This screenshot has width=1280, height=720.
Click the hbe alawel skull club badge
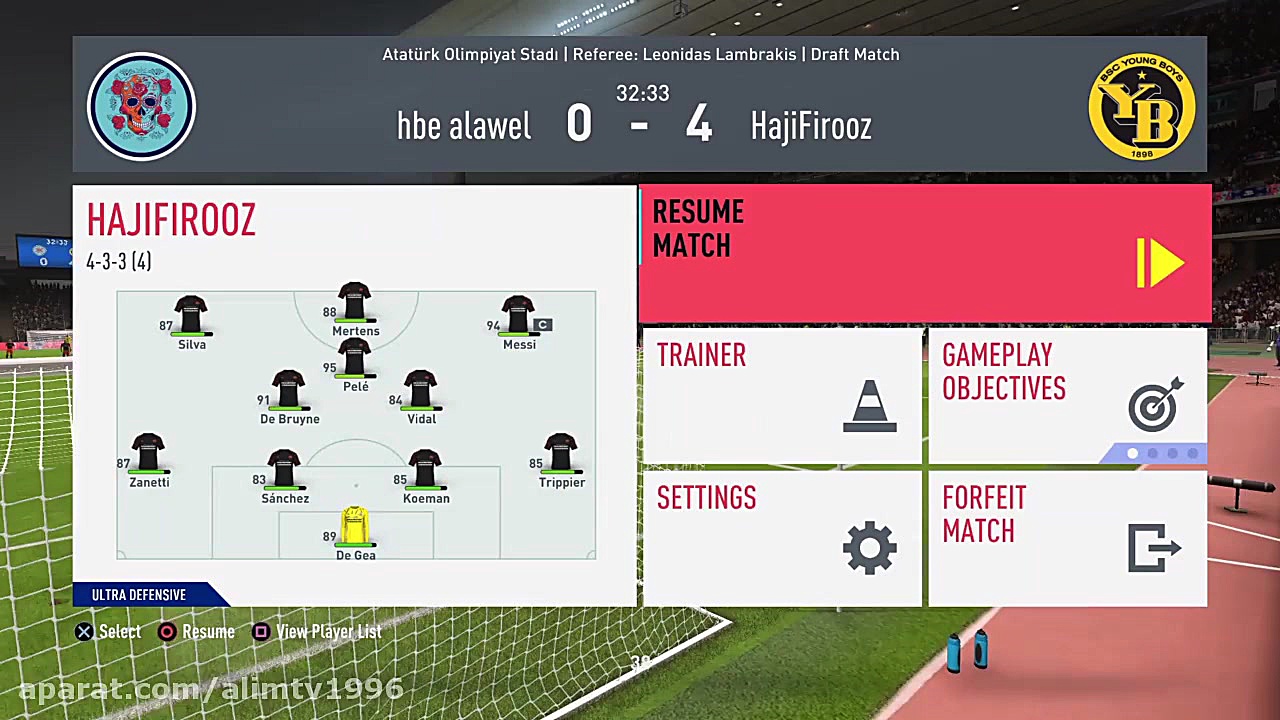(x=141, y=107)
